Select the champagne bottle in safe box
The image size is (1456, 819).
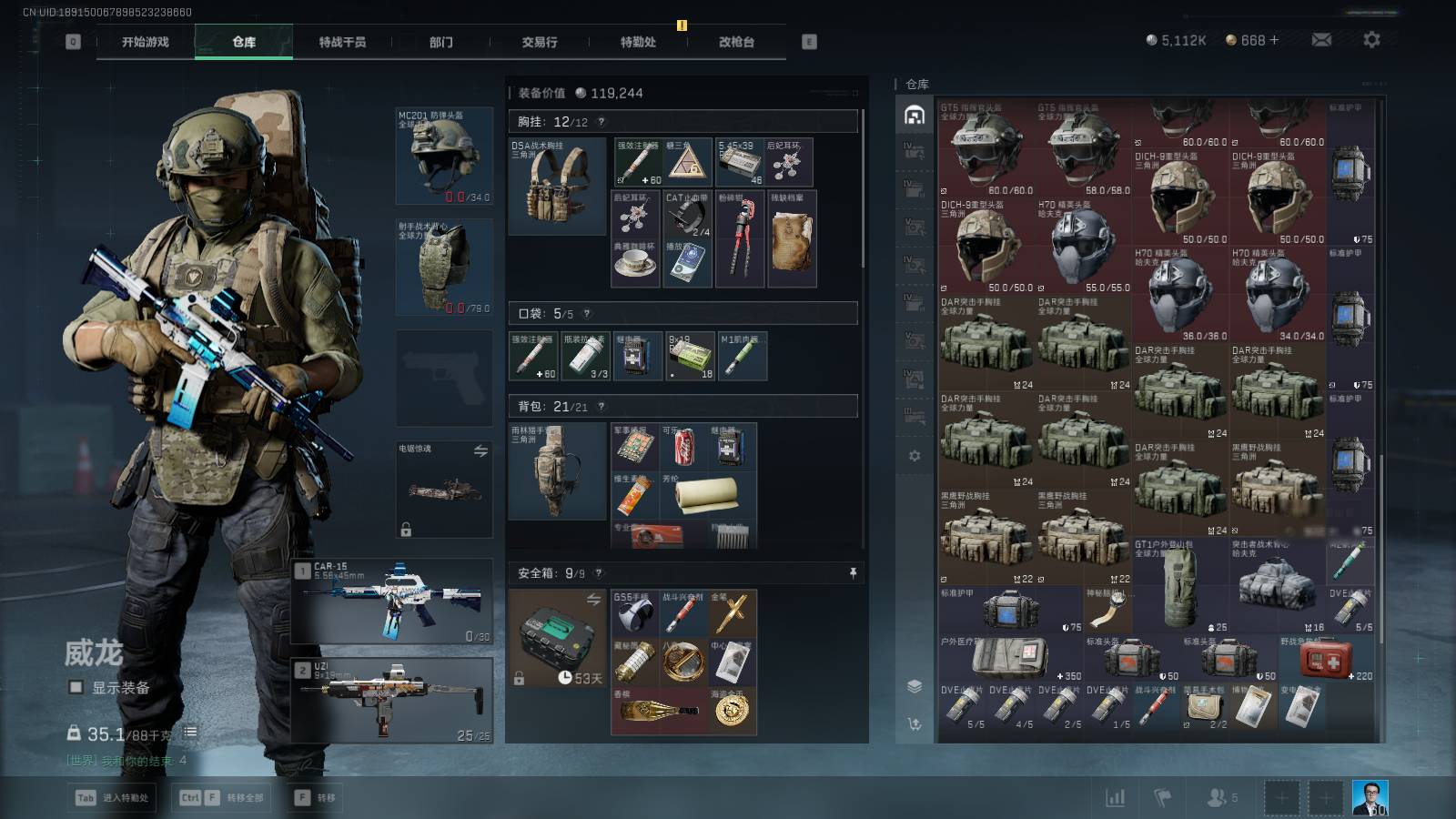(659, 711)
